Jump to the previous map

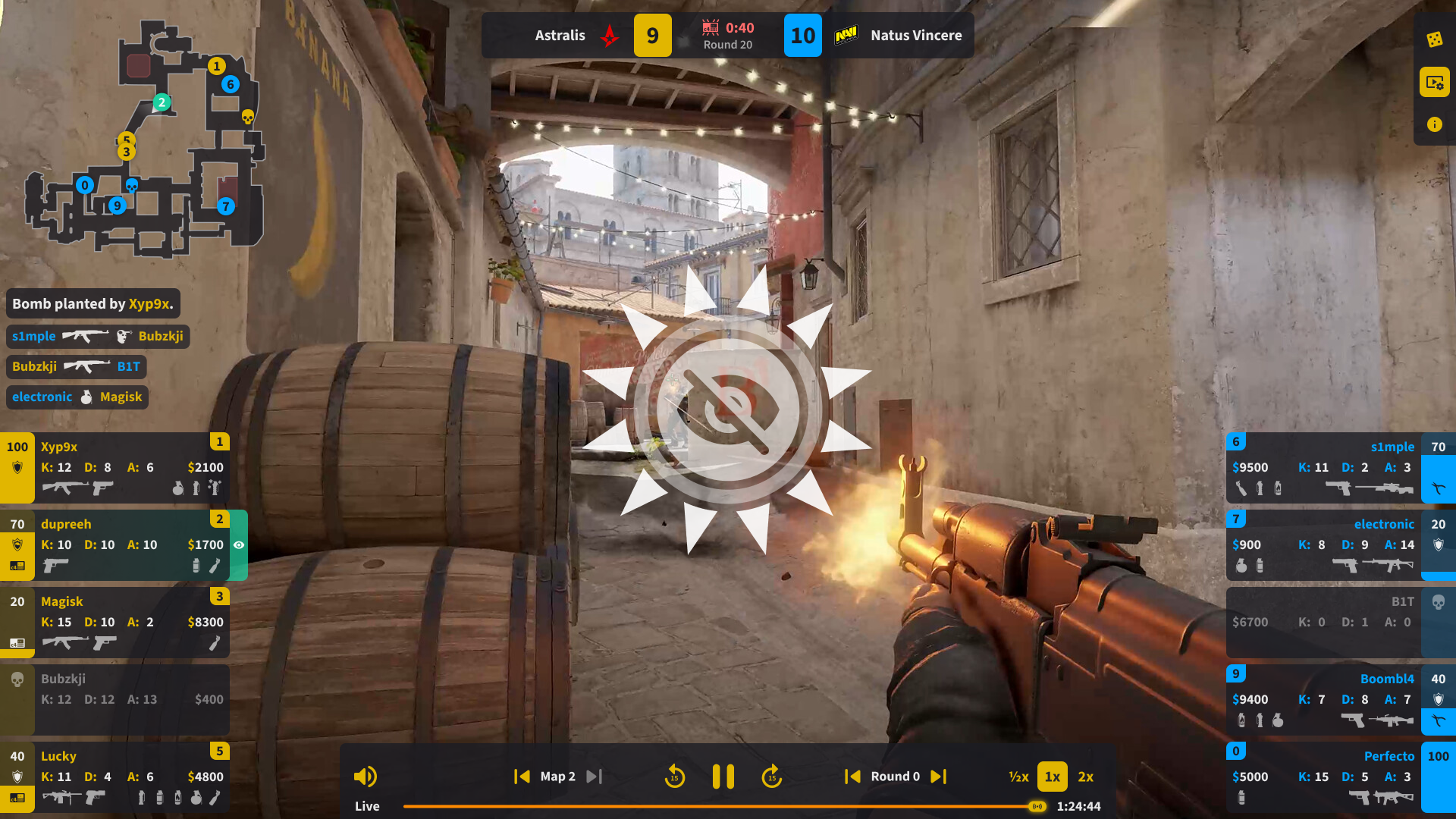(522, 776)
